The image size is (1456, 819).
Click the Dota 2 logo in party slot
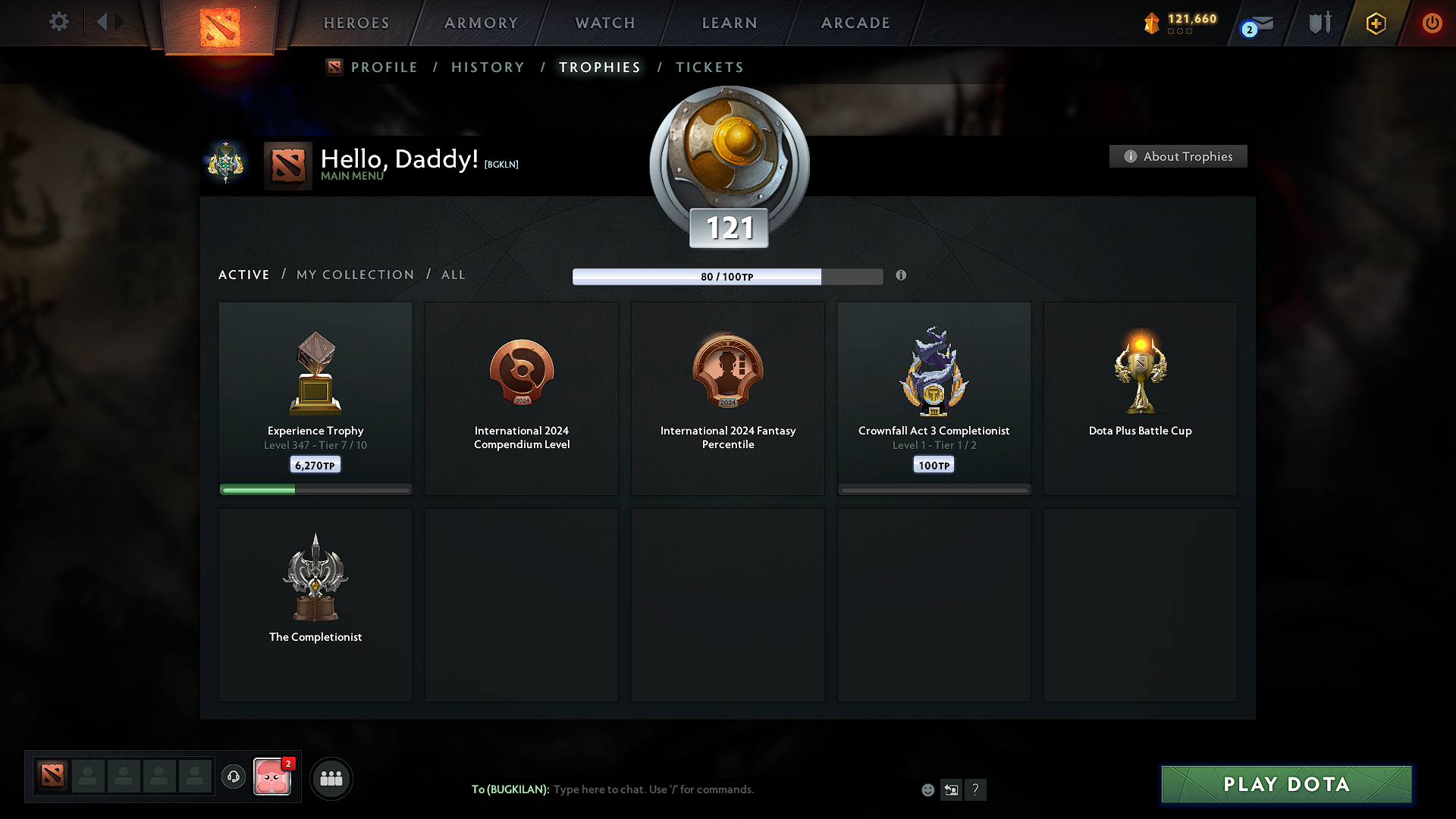coord(52,777)
